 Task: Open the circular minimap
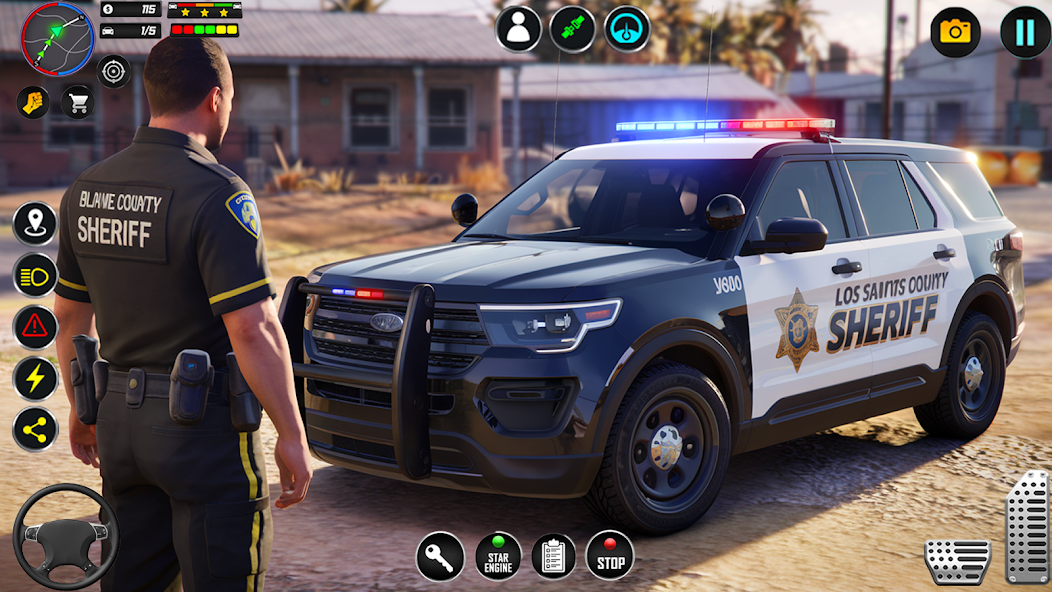pyautogui.click(x=57, y=39)
